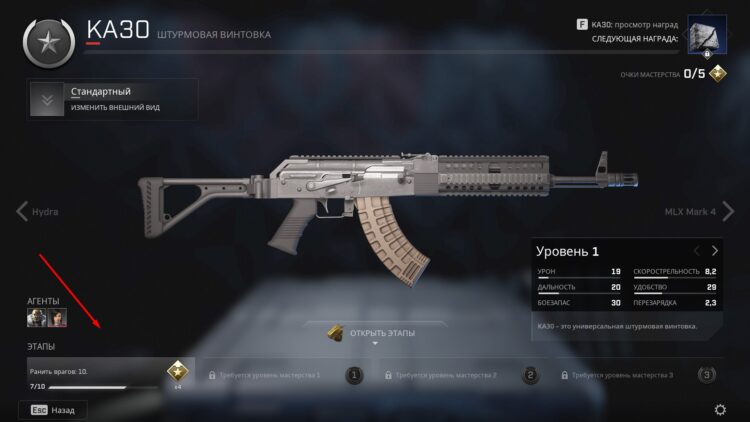Select the second agent portrait
750x422 pixels.
point(58,317)
